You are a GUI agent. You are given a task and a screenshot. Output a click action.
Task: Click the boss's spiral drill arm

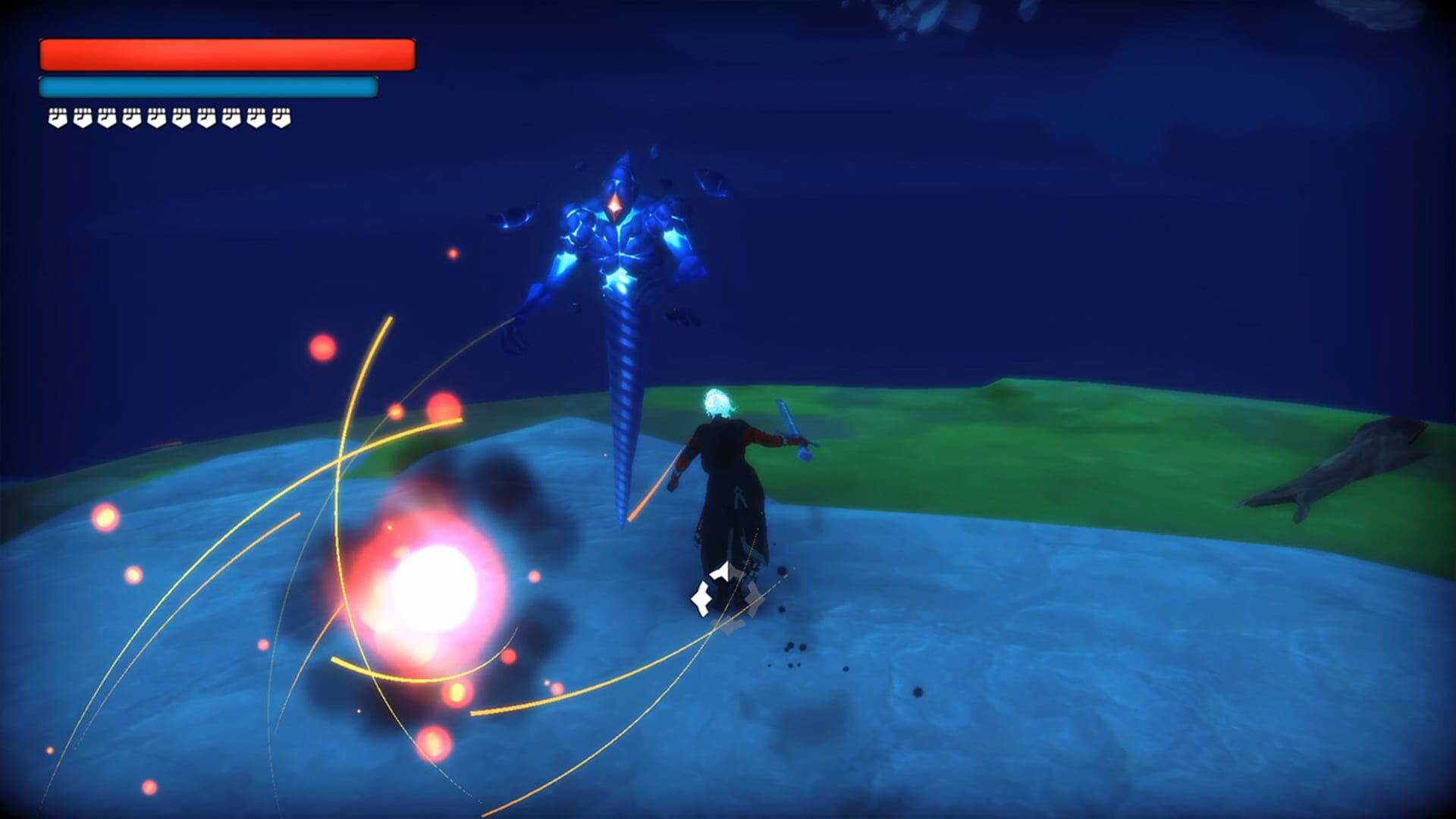point(622,402)
